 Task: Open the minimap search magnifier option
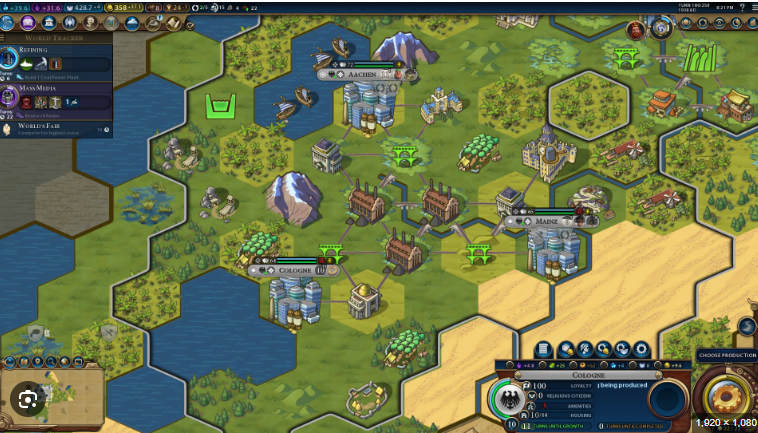tap(52, 361)
